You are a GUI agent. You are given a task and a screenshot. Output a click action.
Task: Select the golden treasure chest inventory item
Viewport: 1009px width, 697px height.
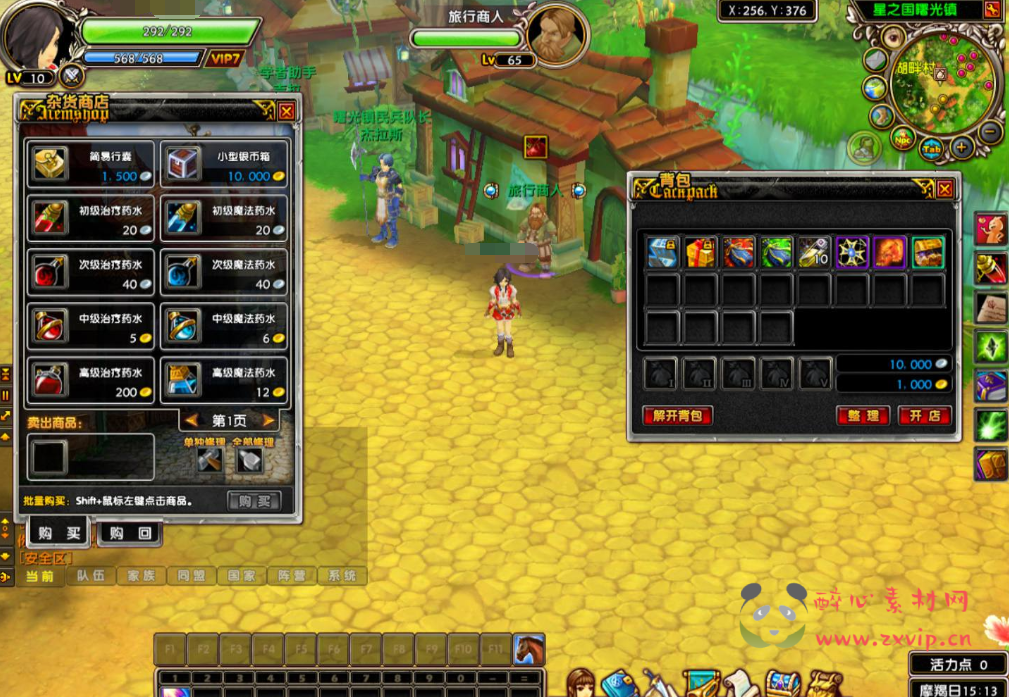point(927,253)
